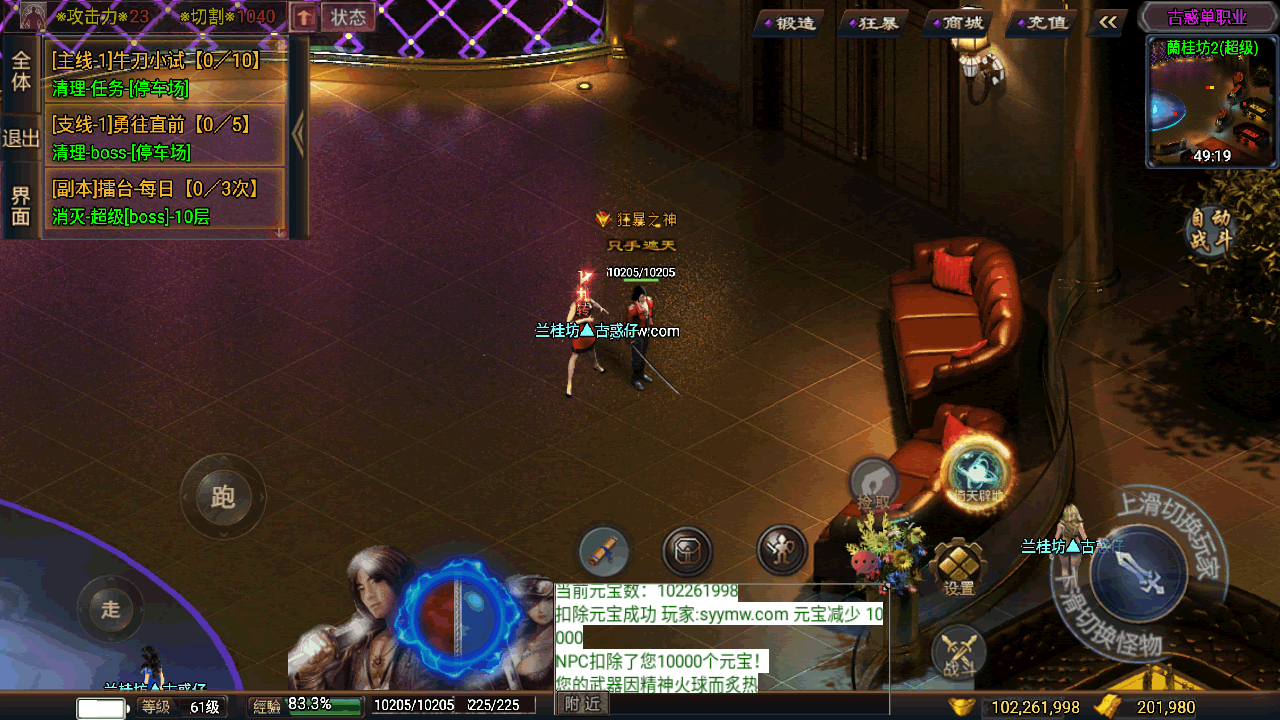Open the 商城 shop

click(x=957, y=22)
